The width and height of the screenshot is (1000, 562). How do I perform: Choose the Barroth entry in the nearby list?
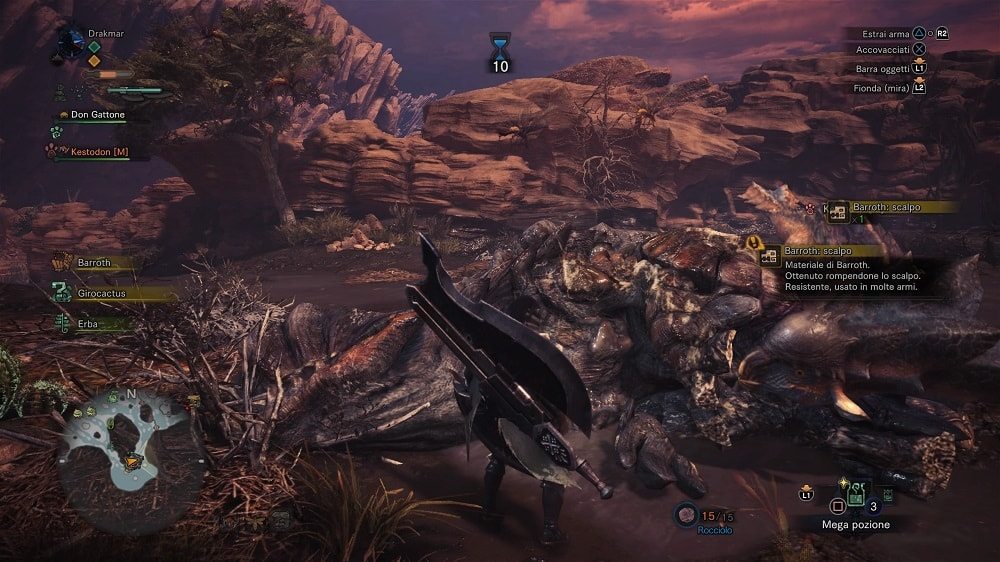pos(95,264)
